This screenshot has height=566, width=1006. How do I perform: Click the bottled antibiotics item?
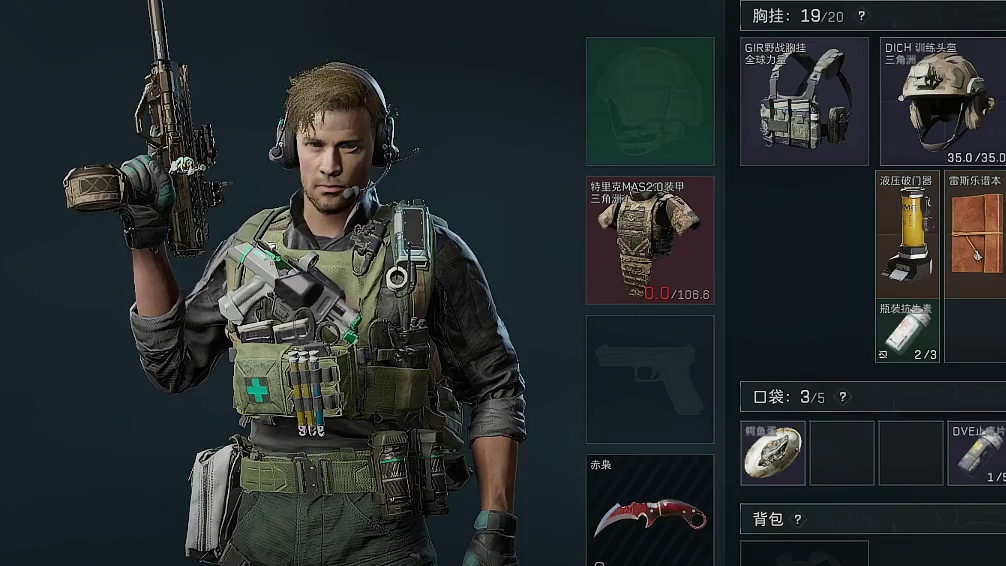coord(907,330)
